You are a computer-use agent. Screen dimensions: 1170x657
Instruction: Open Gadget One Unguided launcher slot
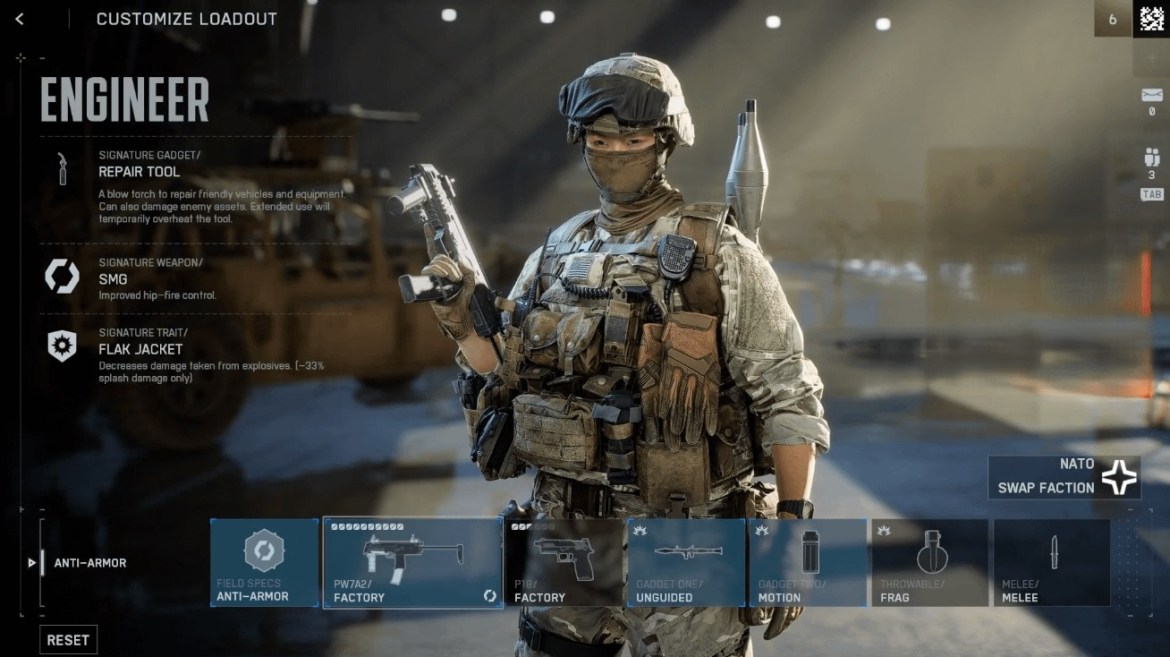686,562
